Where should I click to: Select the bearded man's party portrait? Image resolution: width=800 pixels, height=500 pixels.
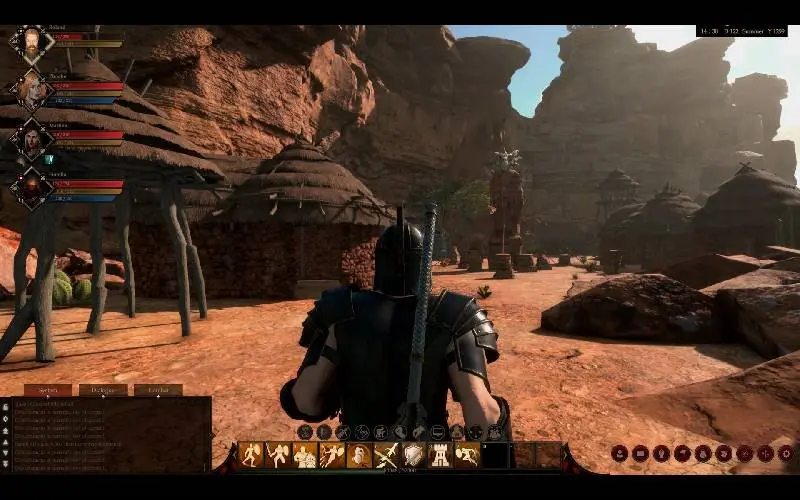pos(31,43)
